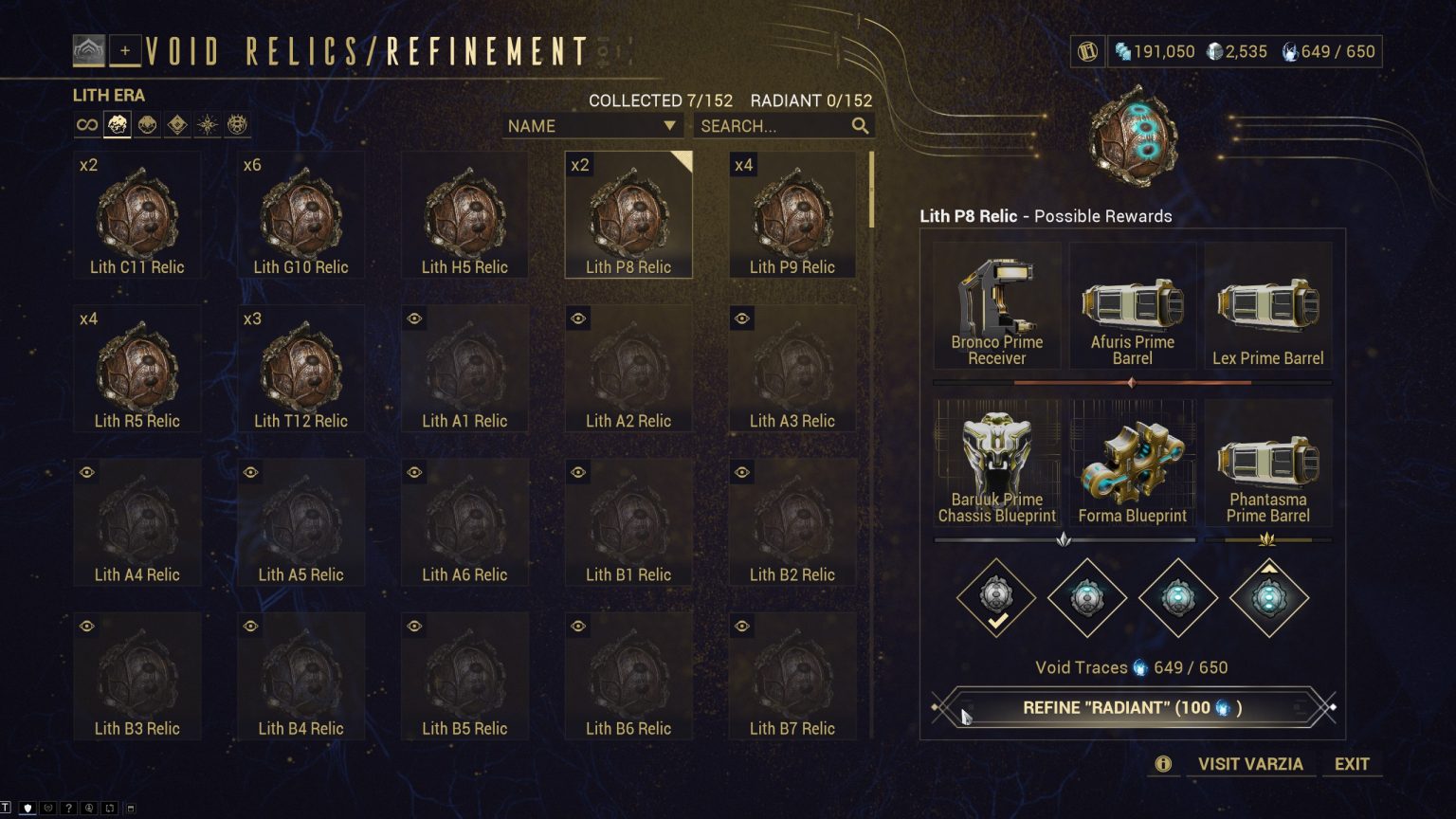Filter relics by the Neo era diamond icon
1456x819 pixels.
177,124
